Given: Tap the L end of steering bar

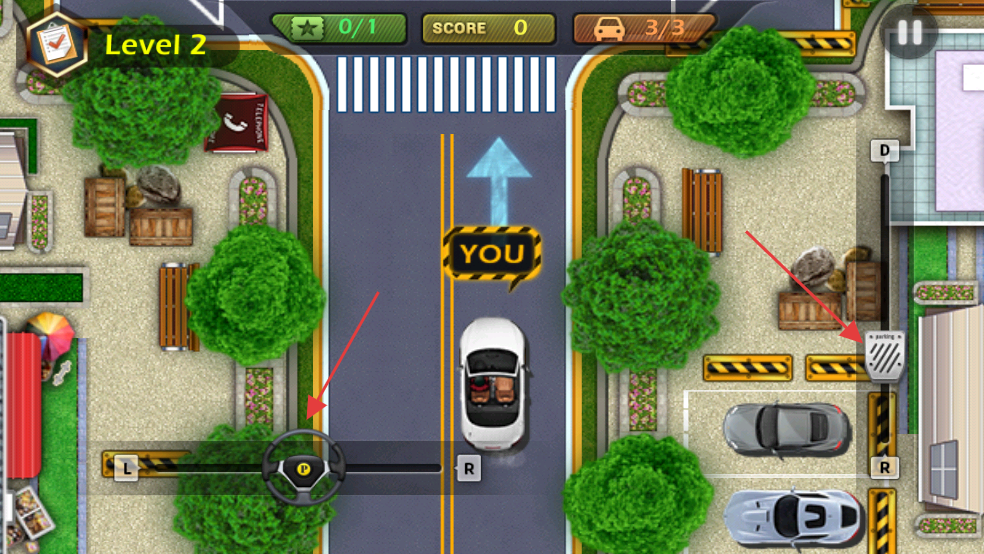Looking at the screenshot, I should tap(126, 467).
